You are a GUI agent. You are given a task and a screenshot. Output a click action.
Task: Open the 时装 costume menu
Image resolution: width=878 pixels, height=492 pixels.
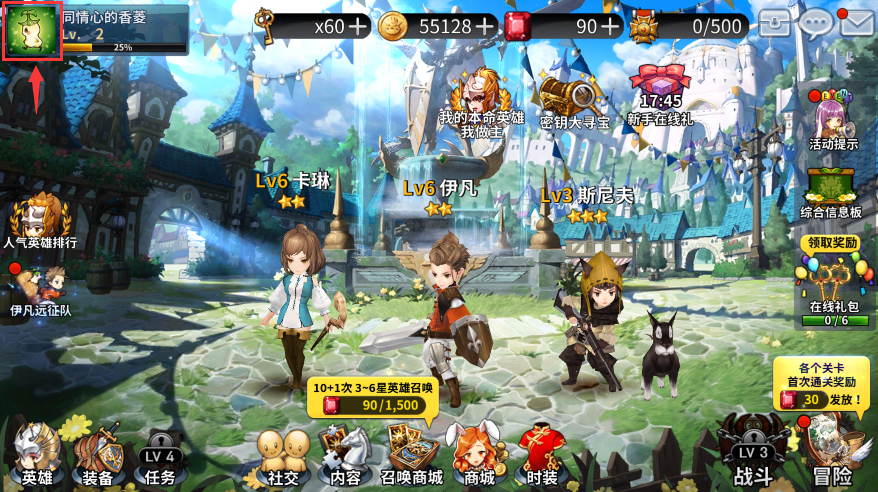[540, 455]
